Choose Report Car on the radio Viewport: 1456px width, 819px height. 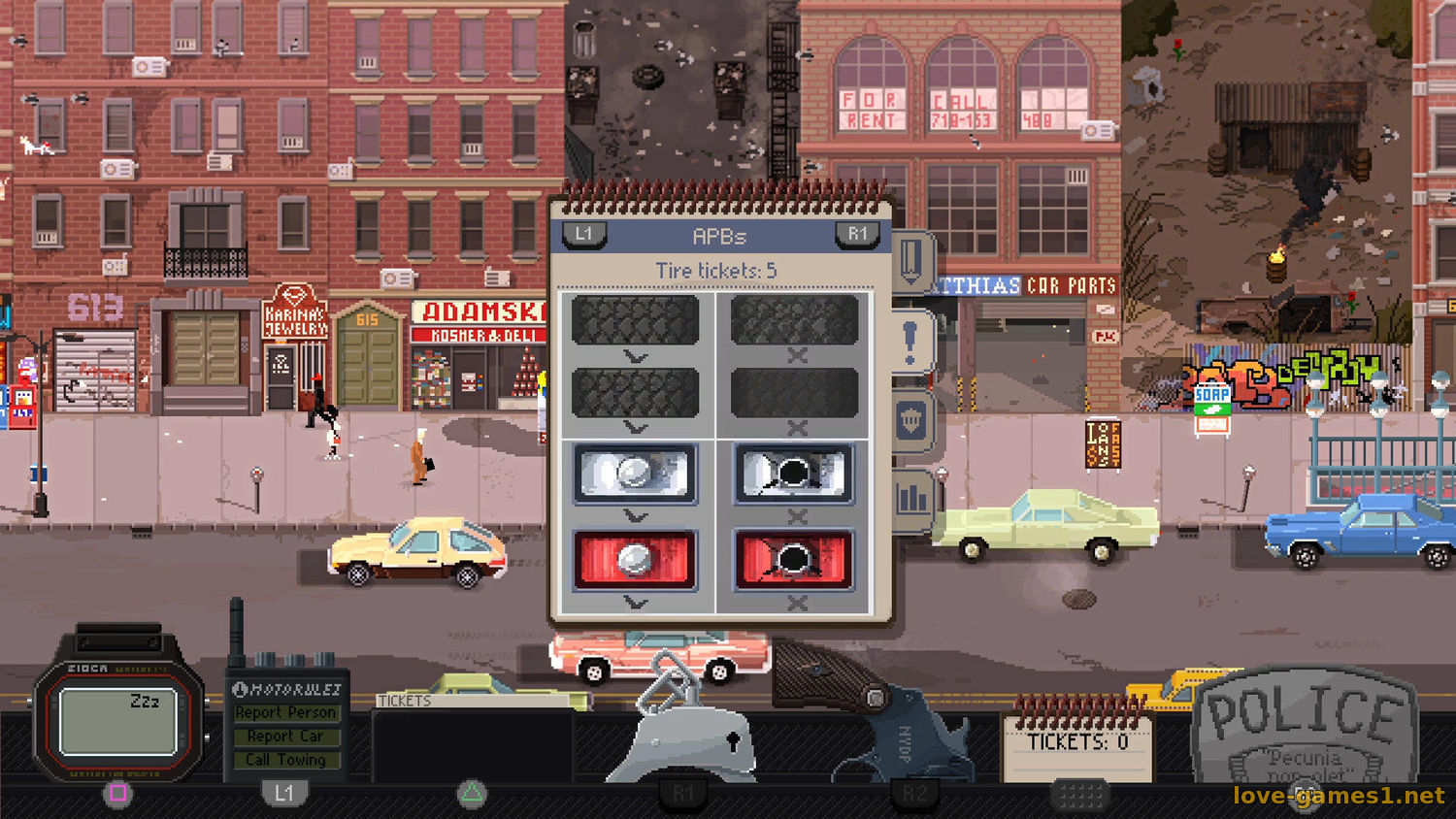point(286,737)
